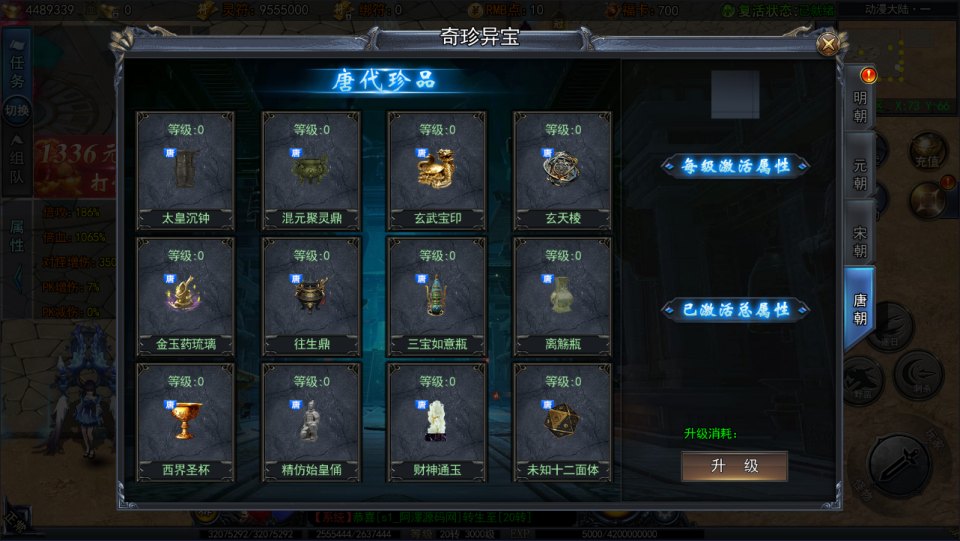Pick the 玄武宝印 treasure card
Viewport: 960px width, 541px height.
[437, 170]
